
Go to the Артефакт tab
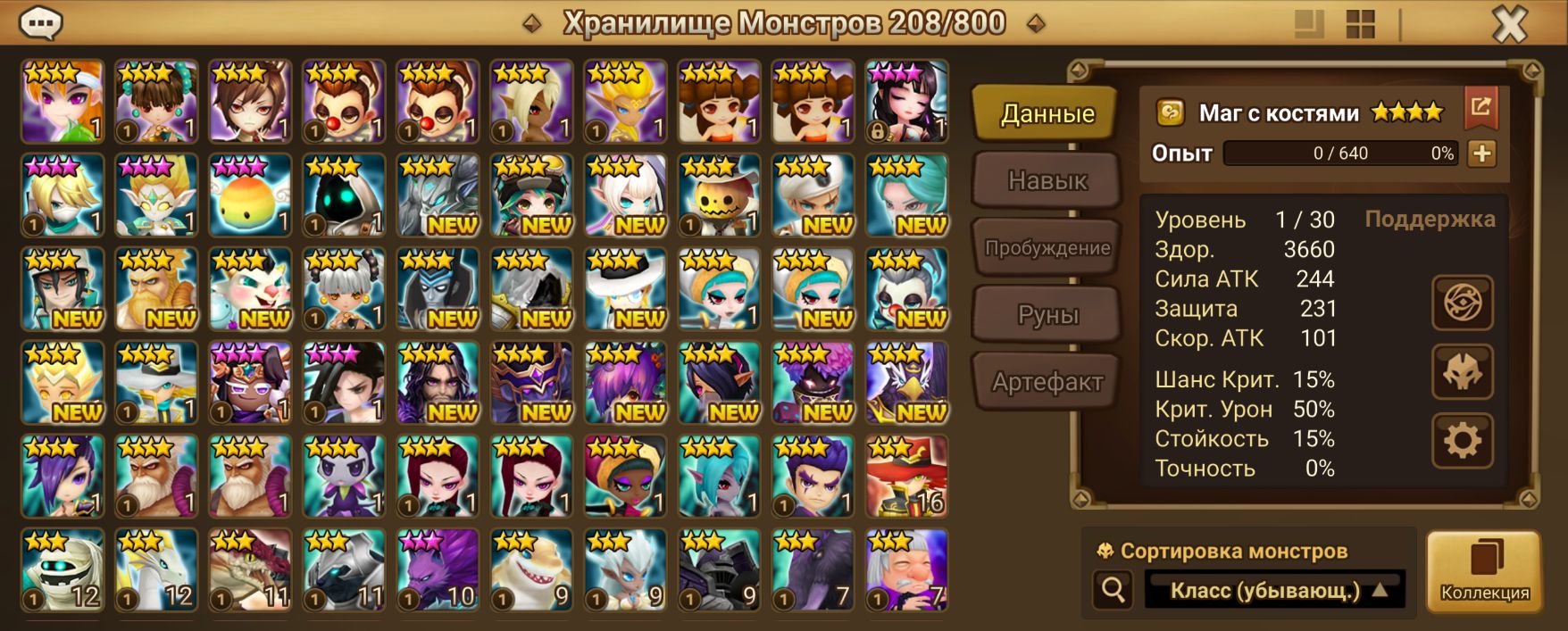click(x=1047, y=382)
